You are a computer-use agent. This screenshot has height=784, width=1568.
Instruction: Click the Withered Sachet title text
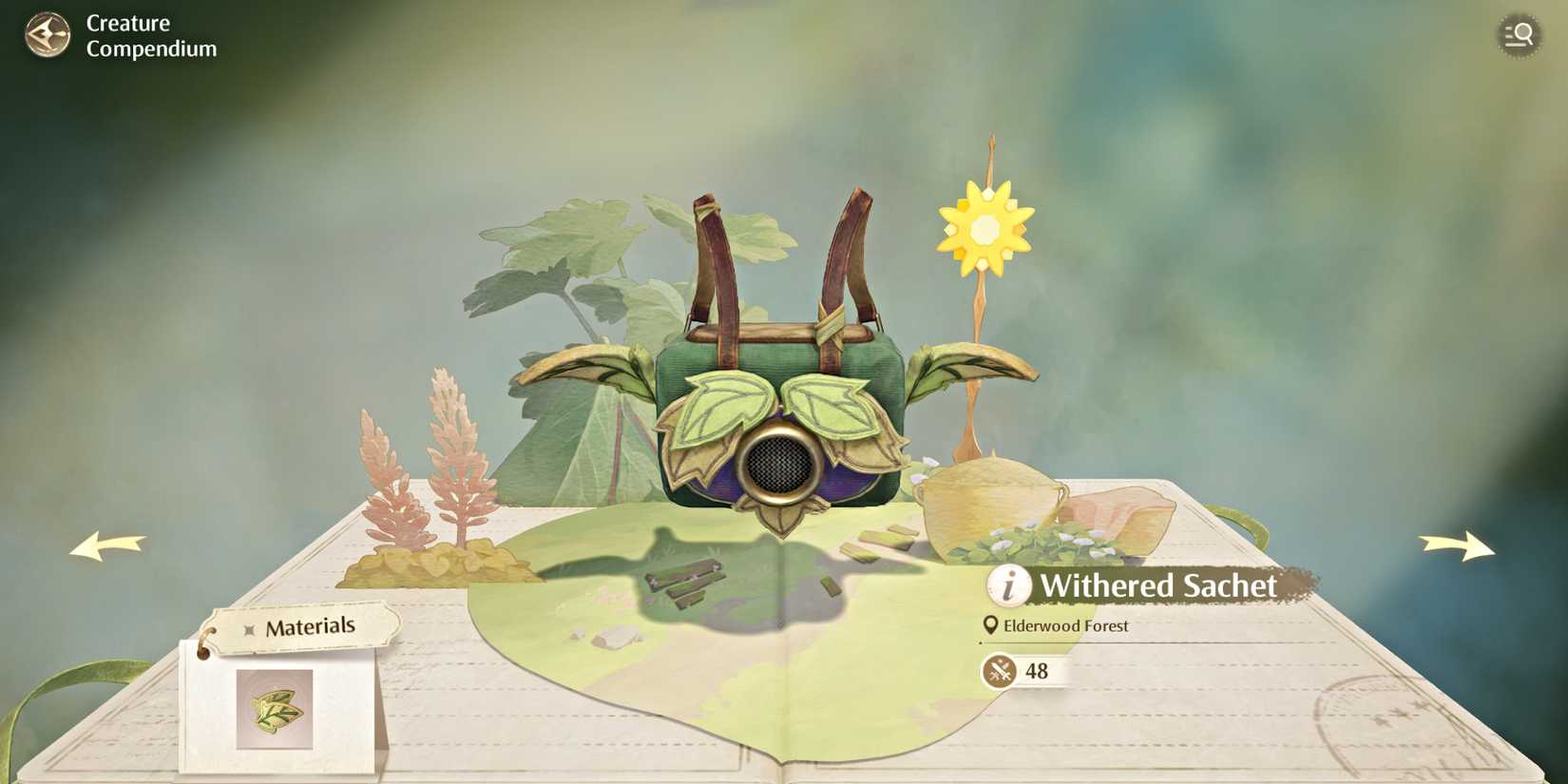[1157, 587]
